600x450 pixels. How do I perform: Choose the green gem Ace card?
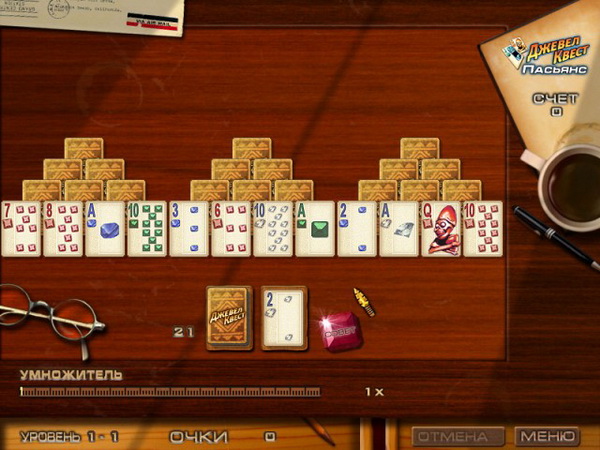pyautogui.click(x=315, y=228)
